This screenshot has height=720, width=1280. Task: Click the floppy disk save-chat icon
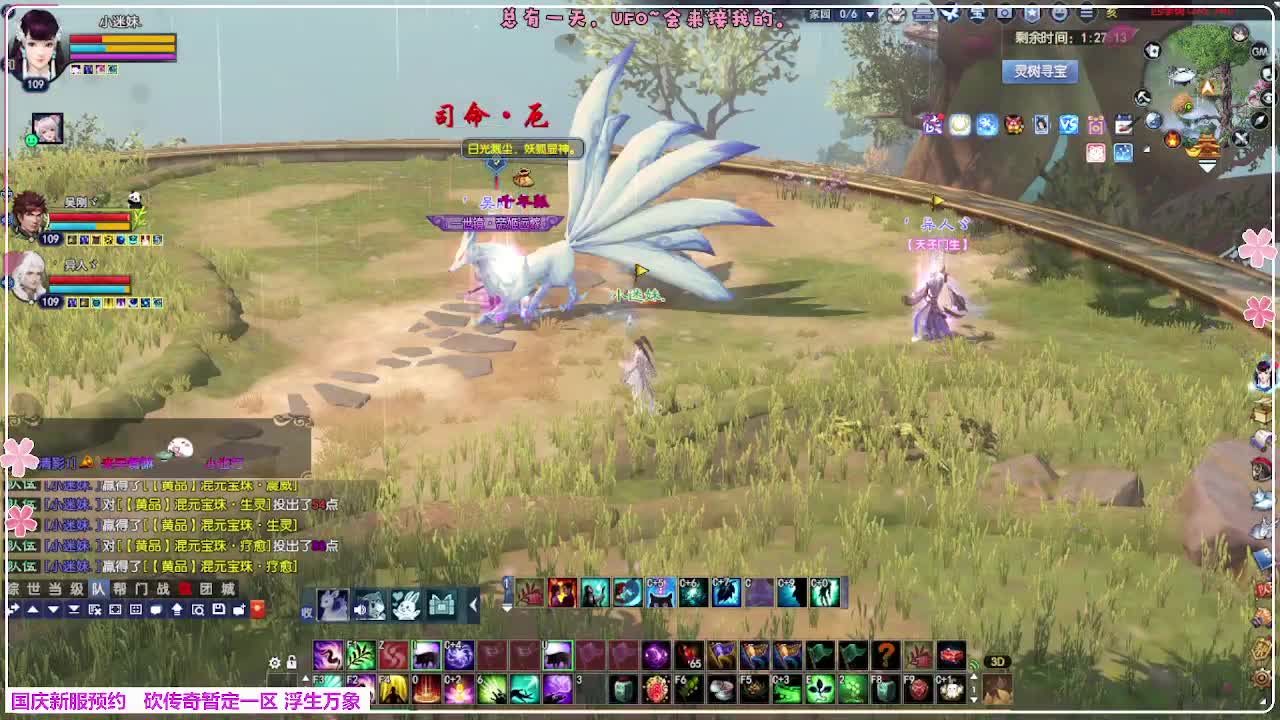(218, 610)
